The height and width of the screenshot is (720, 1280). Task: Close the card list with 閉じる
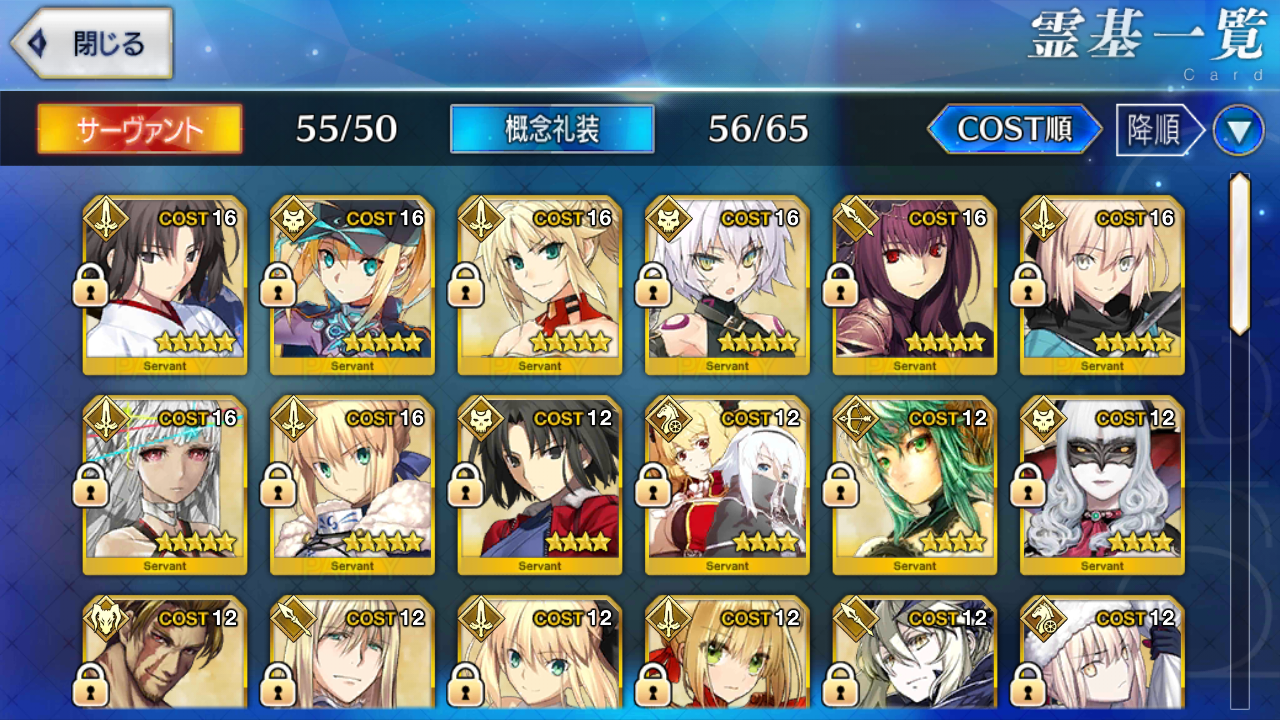pyautogui.click(x=92, y=44)
